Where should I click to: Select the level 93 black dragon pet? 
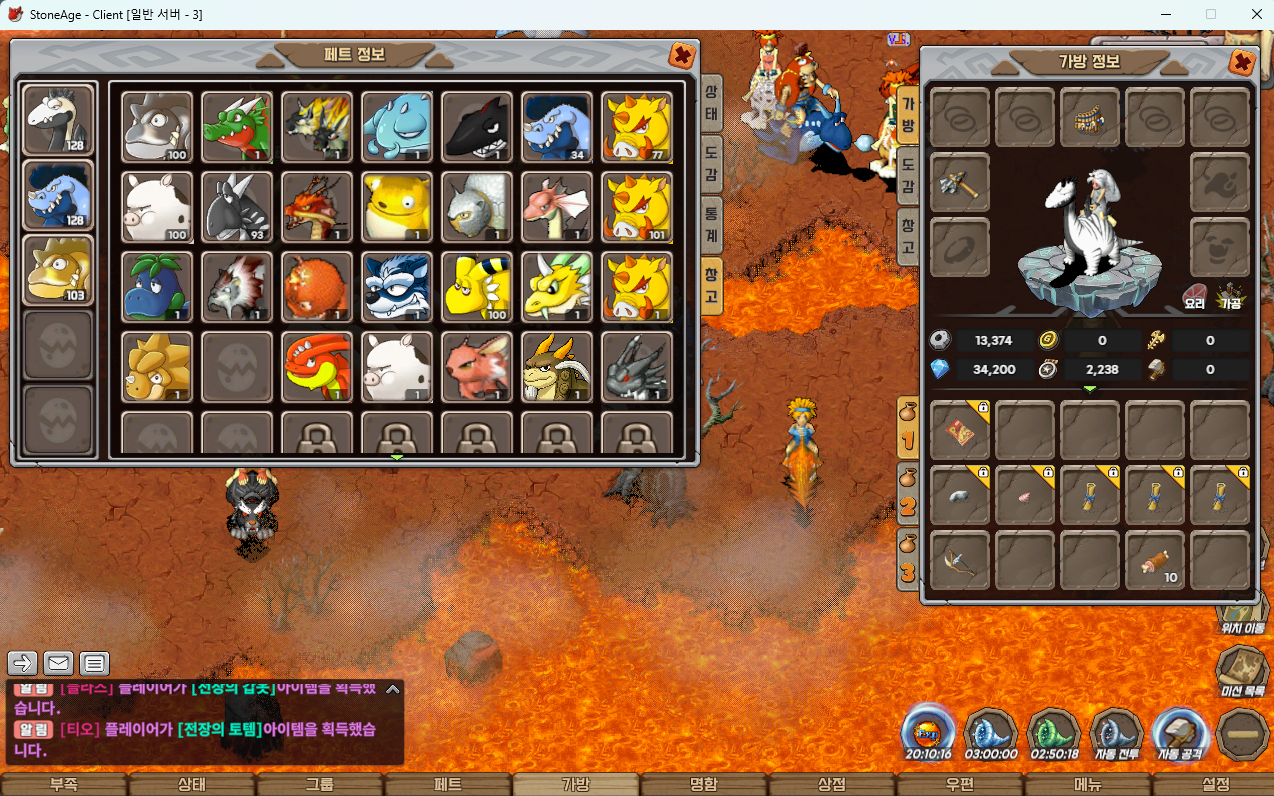coord(237,207)
